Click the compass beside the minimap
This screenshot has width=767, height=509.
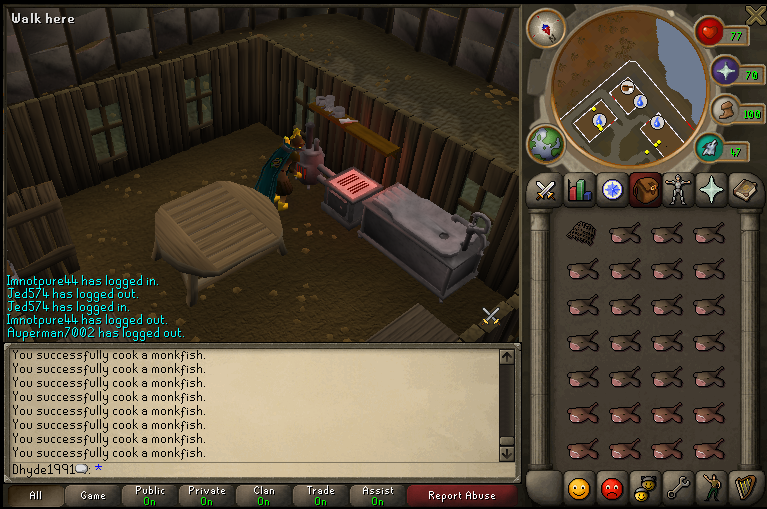point(546,27)
